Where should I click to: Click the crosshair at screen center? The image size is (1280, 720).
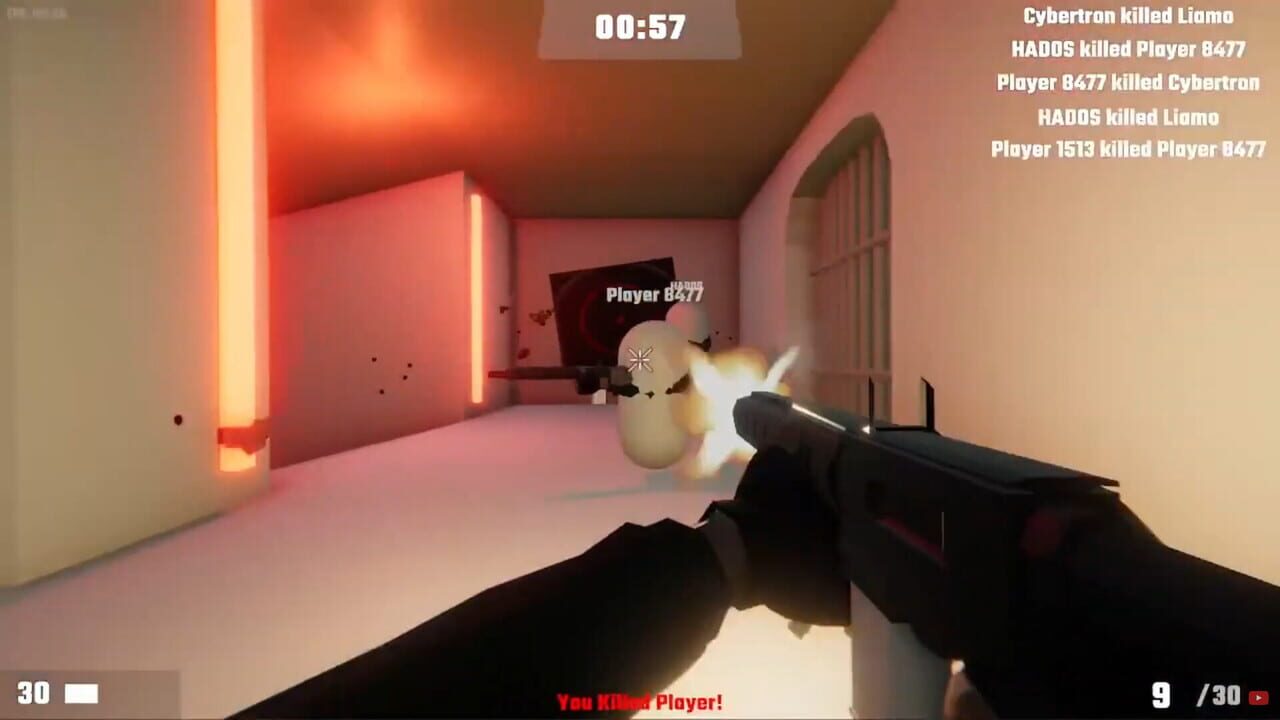(x=640, y=360)
